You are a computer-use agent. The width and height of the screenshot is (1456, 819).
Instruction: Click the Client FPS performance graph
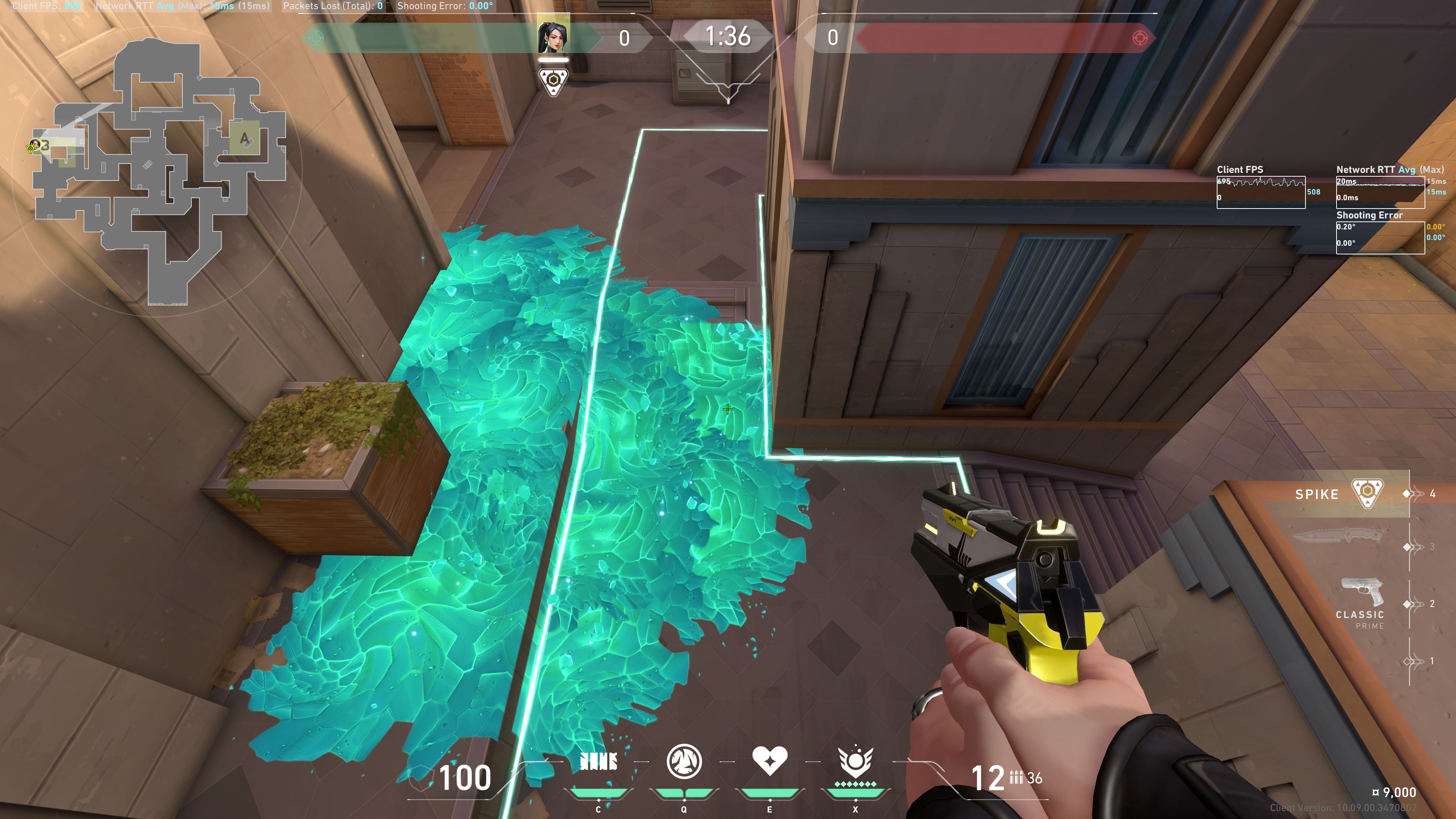coord(1260,192)
